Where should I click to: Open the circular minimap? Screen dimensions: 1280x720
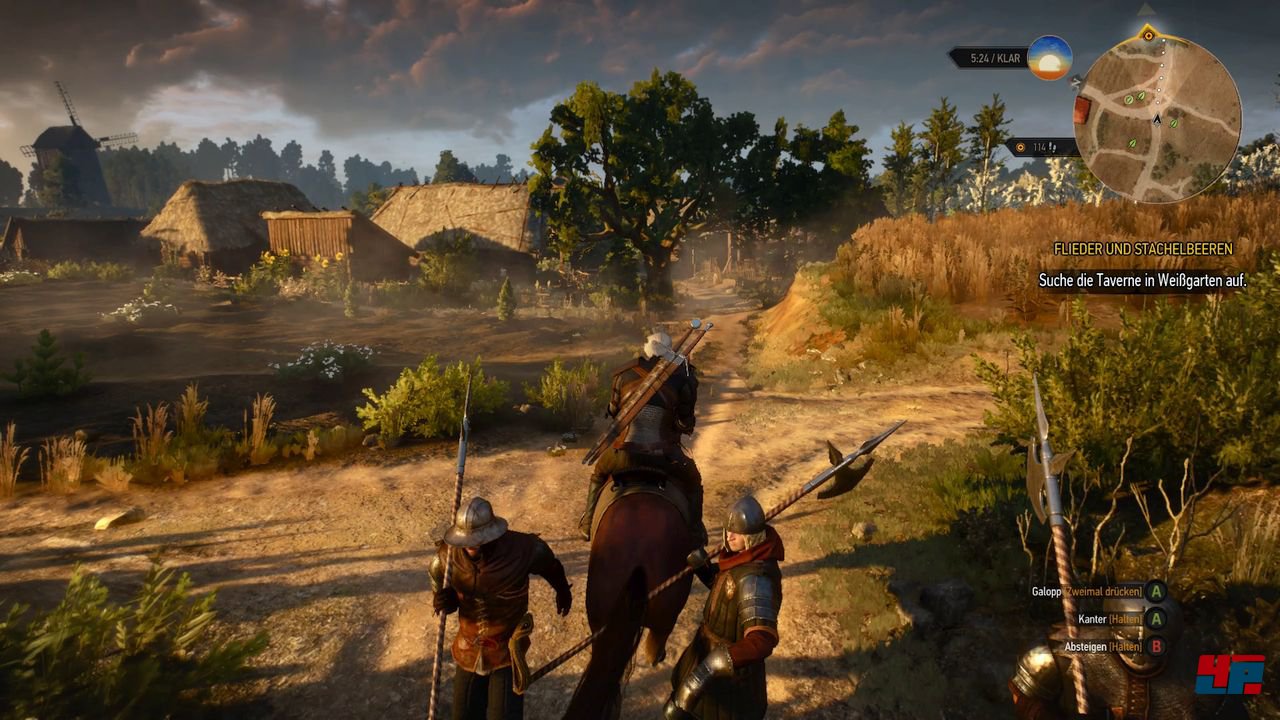tap(1157, 120)
